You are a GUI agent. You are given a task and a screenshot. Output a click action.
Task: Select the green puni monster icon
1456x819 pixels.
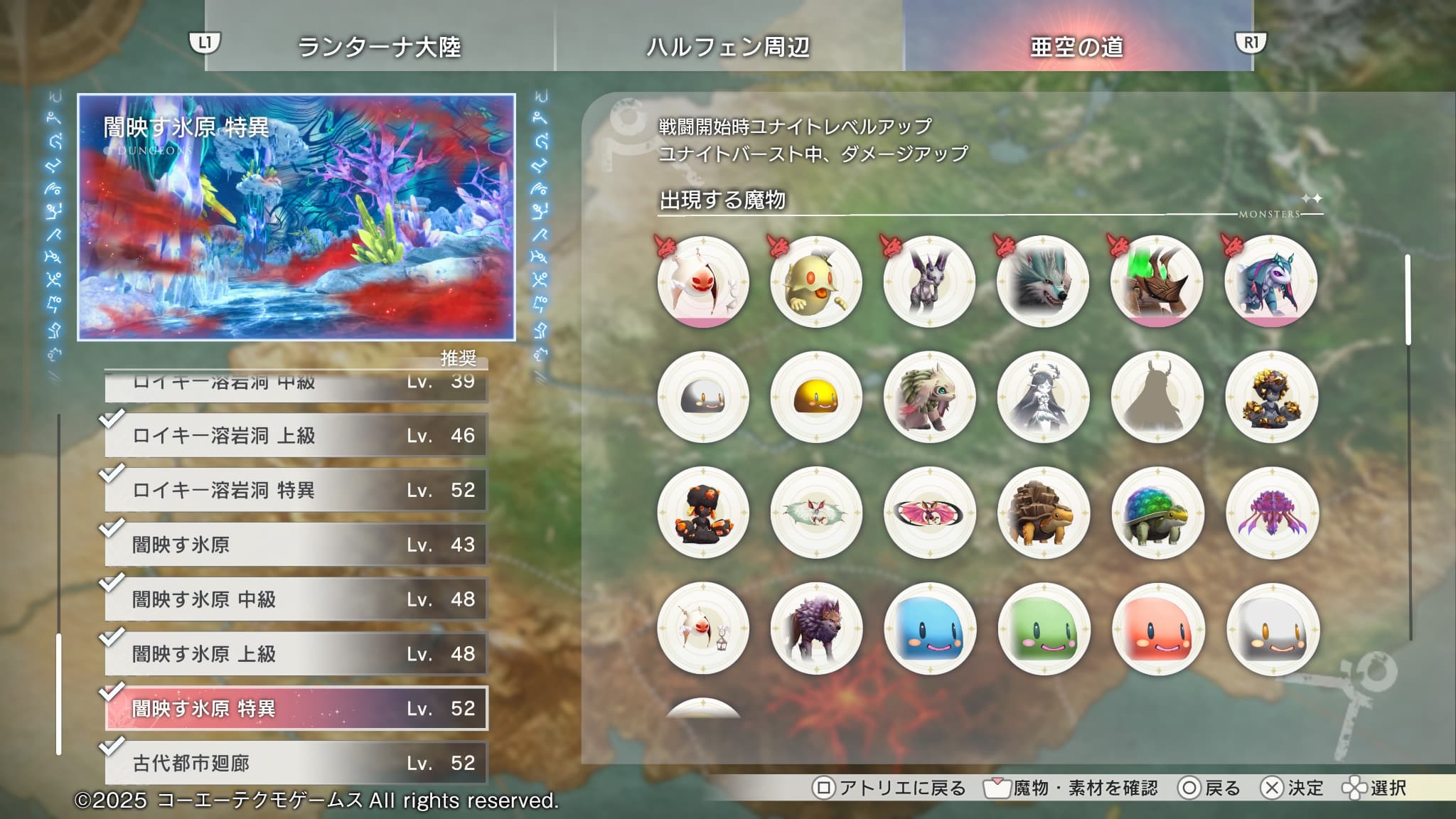[1044, 629]
